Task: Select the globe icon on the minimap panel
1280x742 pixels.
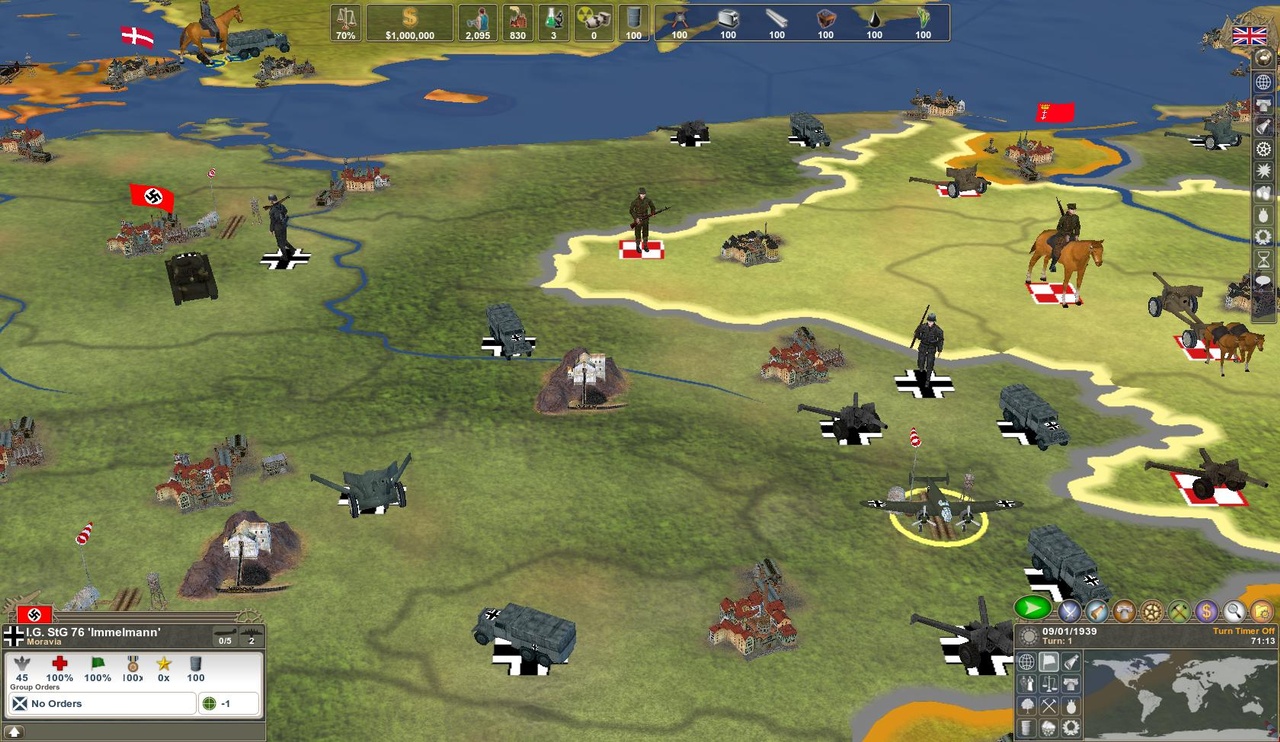Action: pyautogui.click(x=1026, y=661)
